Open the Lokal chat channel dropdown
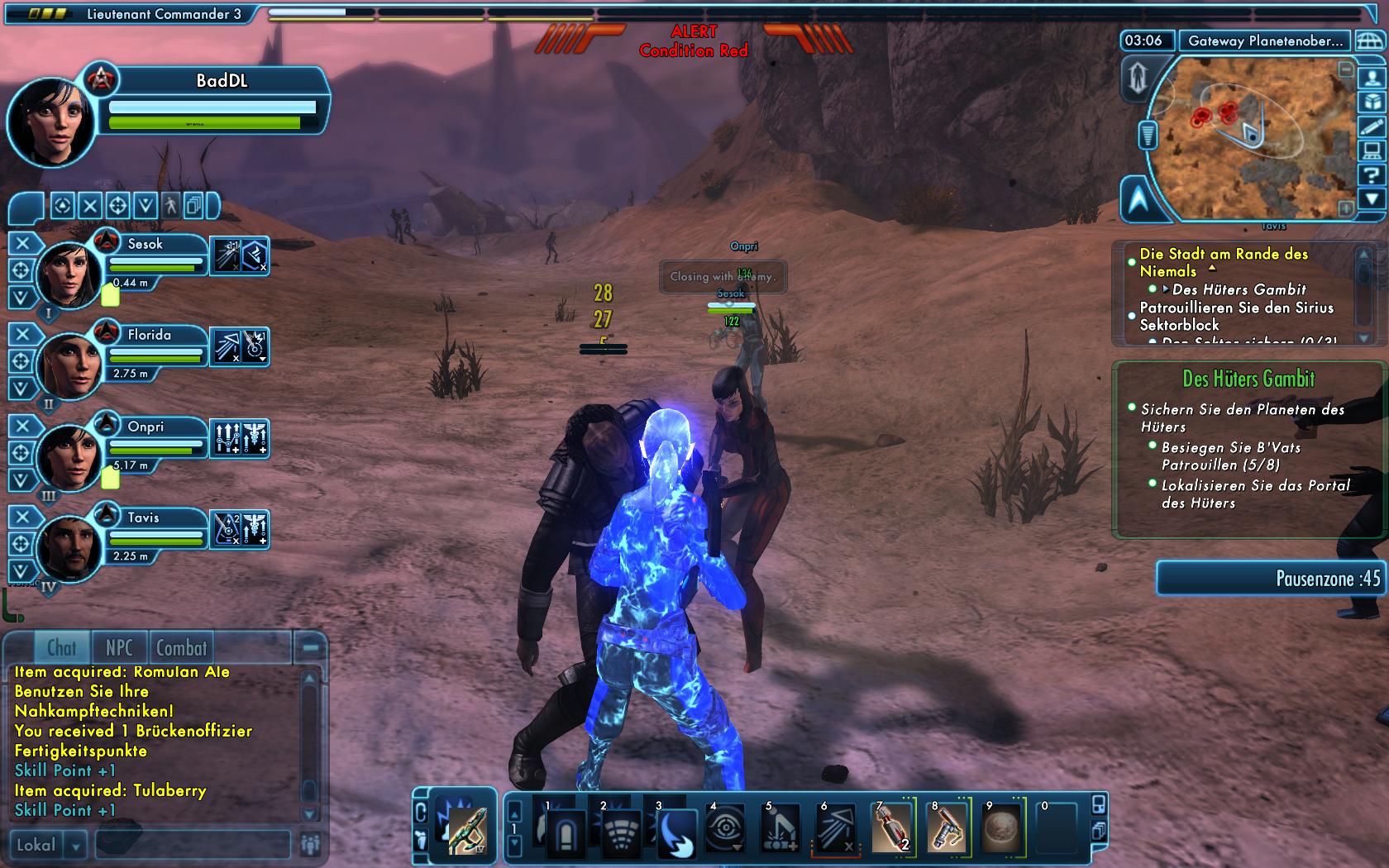1389x868 pixels. (75, 845)
